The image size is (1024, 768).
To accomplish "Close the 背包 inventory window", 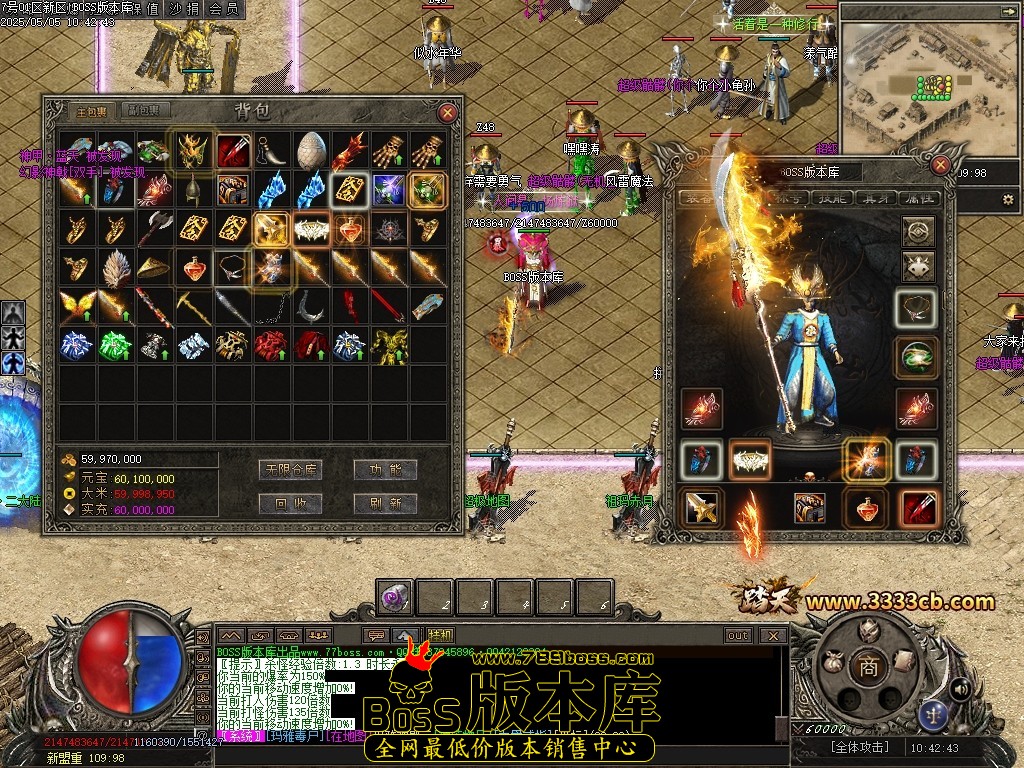I will pyautogui.click(x=447, y=113).
